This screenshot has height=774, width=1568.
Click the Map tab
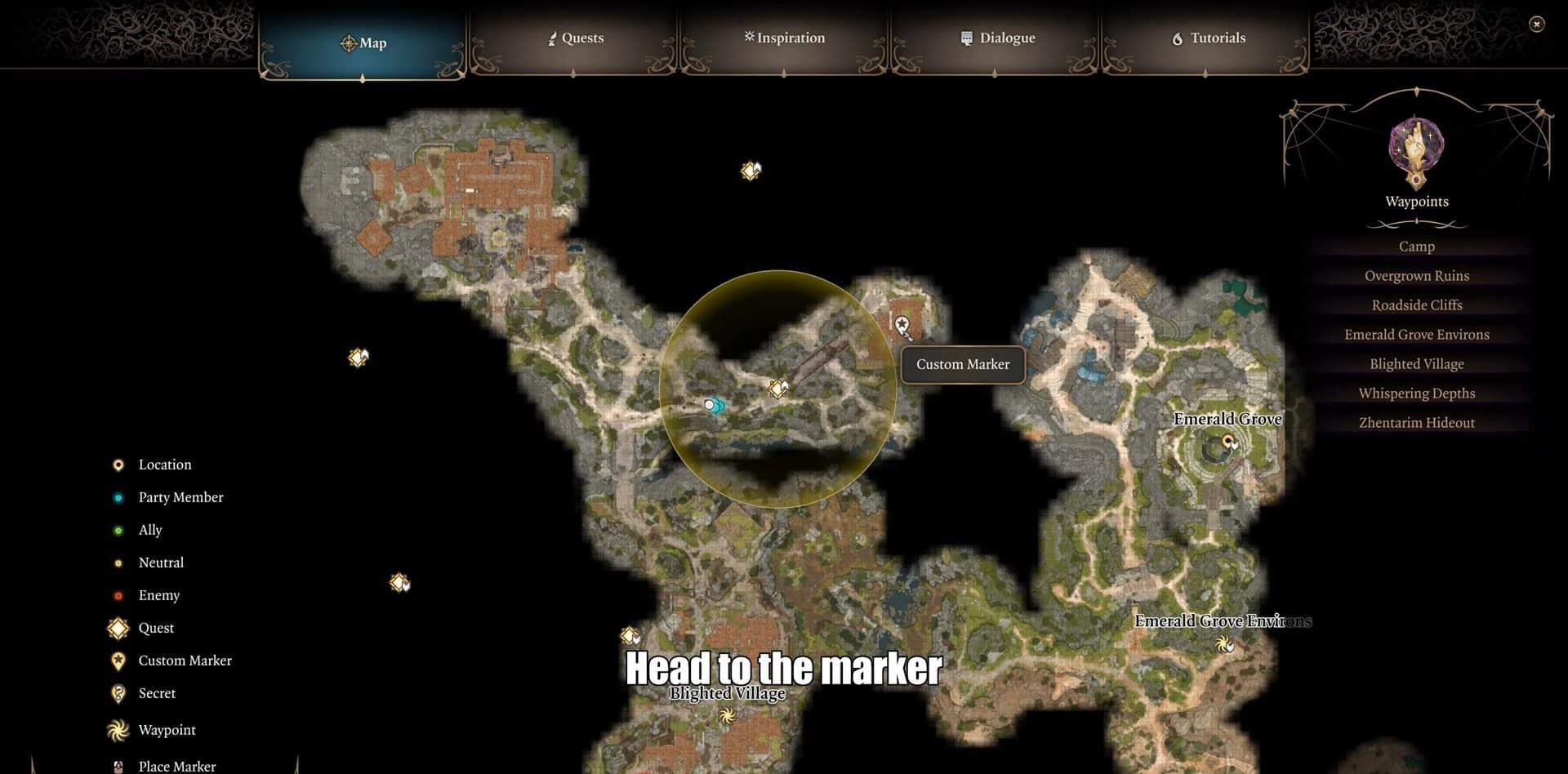click(363, 42)
